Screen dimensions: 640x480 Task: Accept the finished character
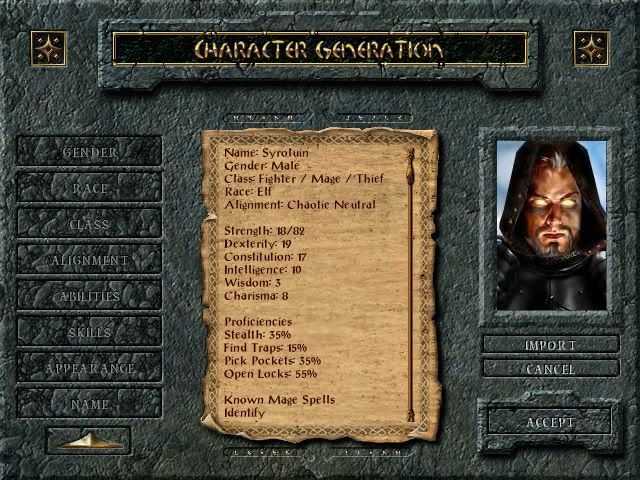(550, 422)
